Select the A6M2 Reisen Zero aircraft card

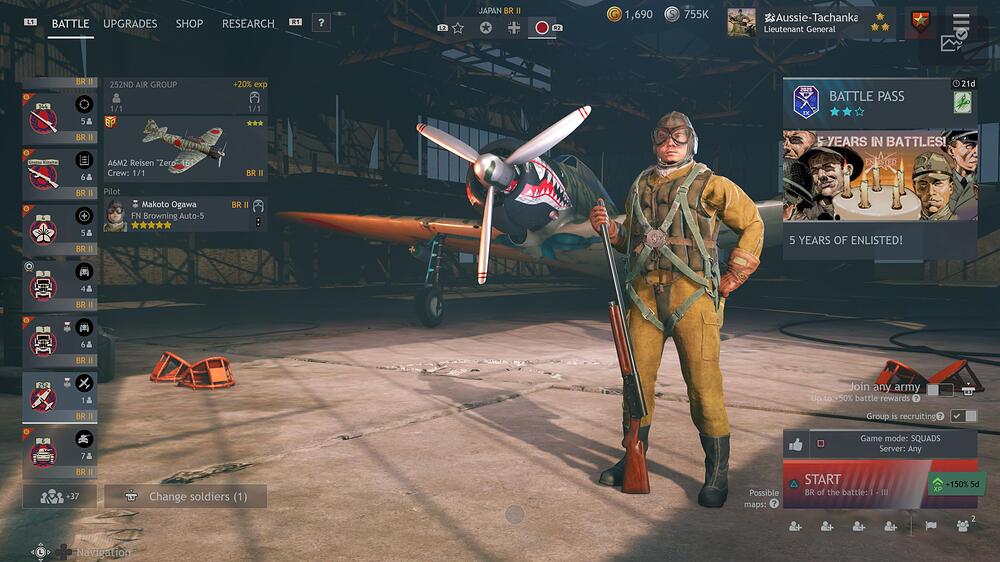tap(185, 149)
